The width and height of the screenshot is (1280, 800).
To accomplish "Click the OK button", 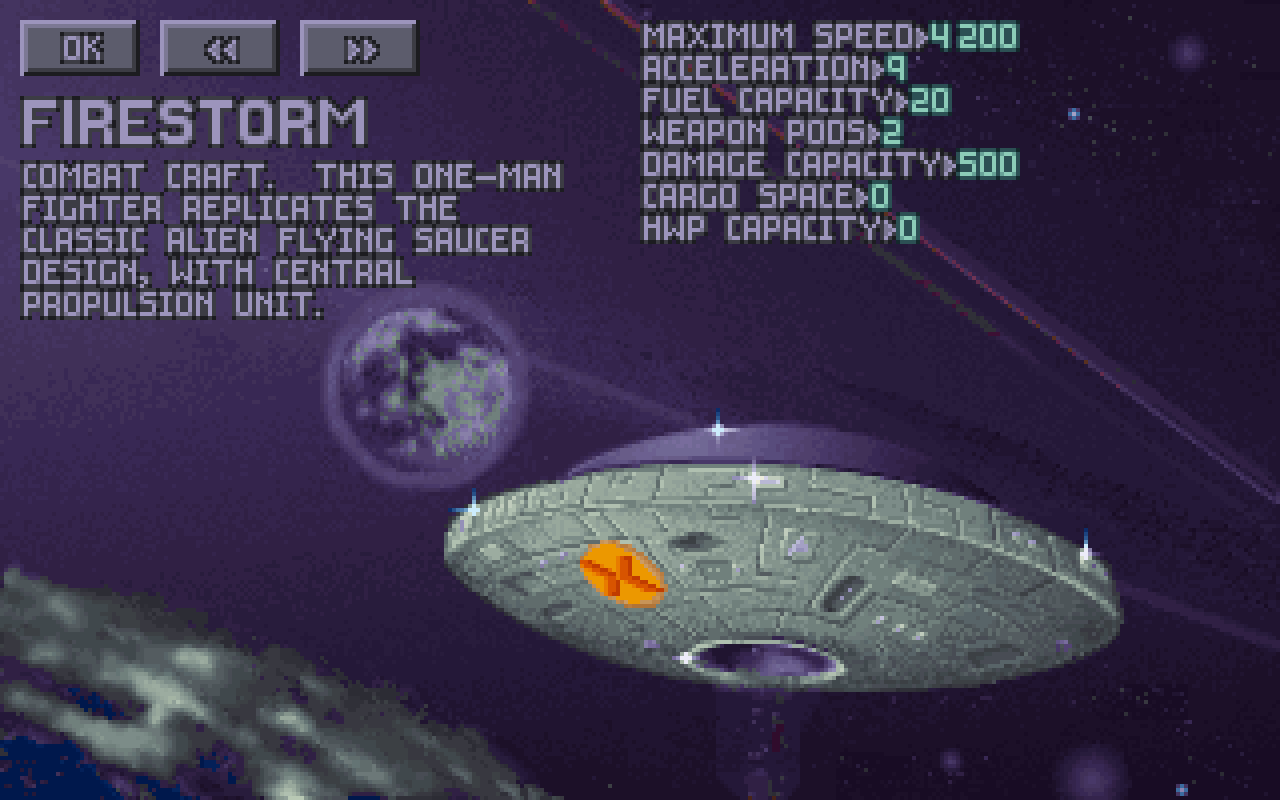I will pyautogui.click(x=79, y=47).
